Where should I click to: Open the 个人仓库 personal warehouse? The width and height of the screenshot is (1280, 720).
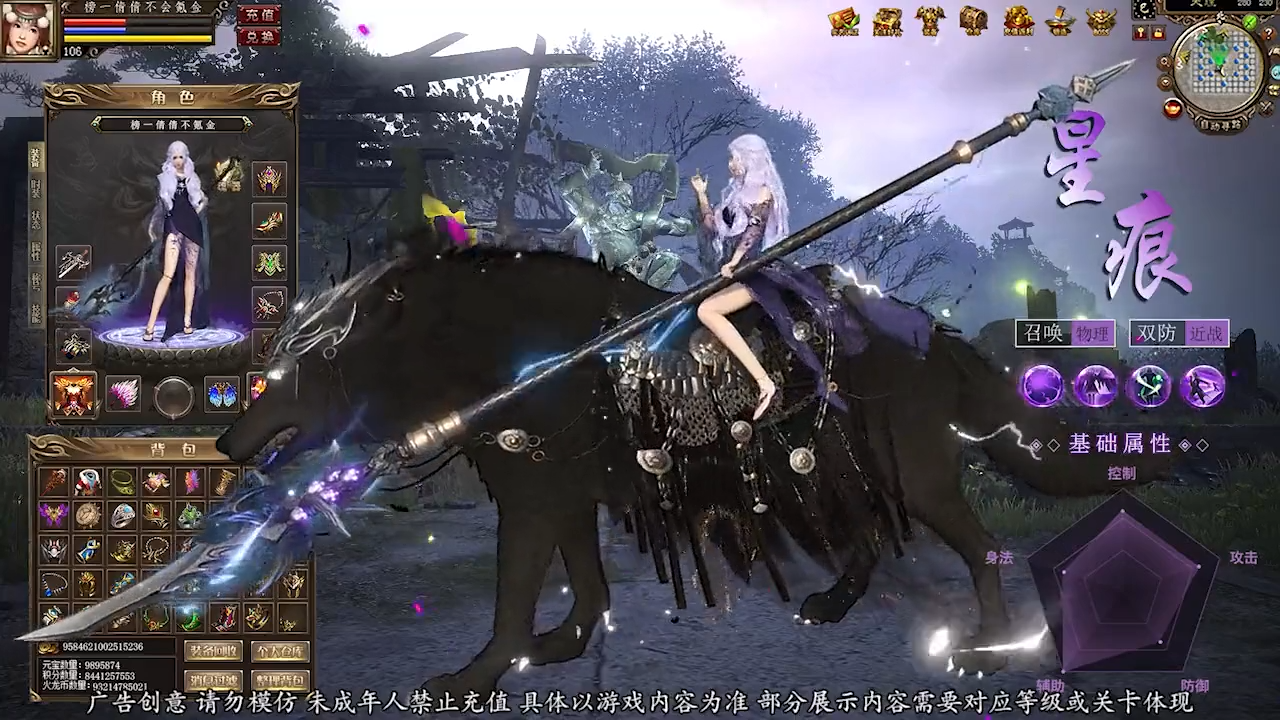click(279, 651)
